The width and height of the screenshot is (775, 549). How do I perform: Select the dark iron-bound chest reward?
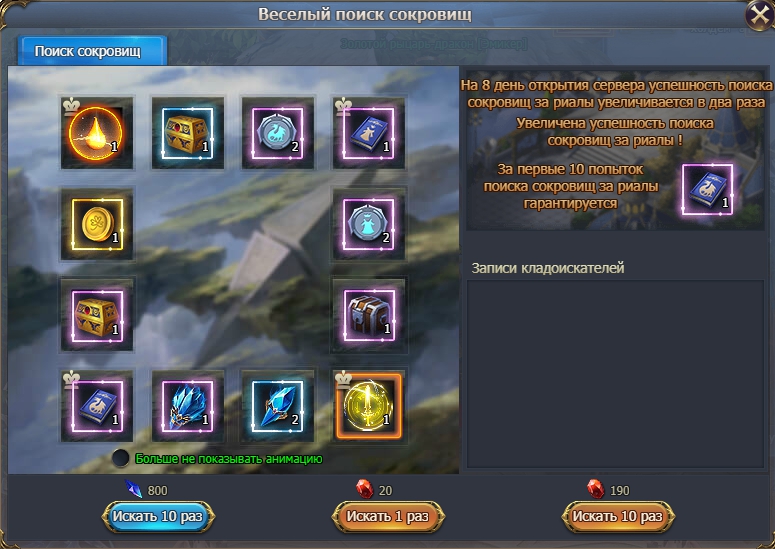tap(368, 313)
